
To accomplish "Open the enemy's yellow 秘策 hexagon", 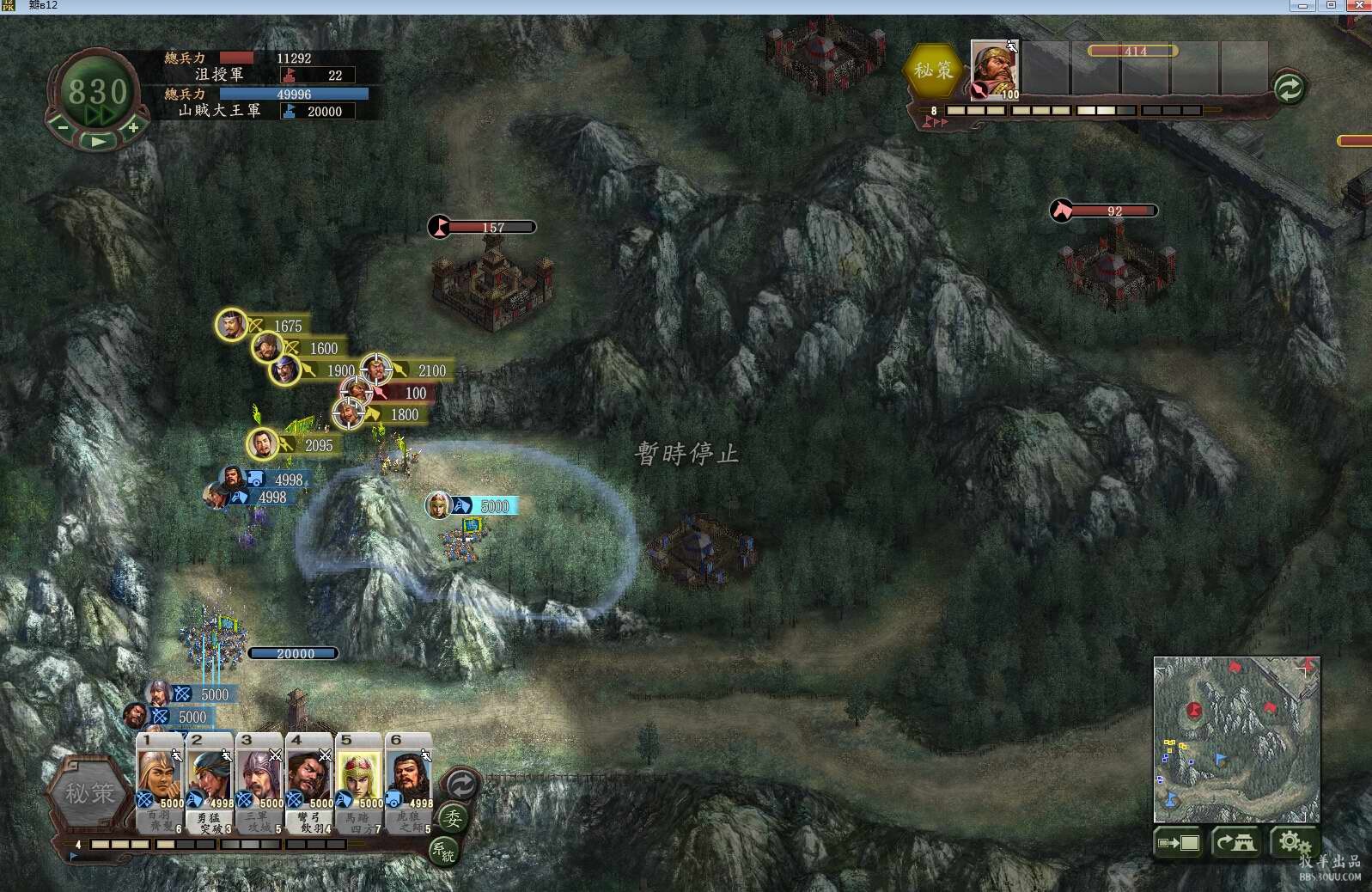I will [x=933, y=70].
